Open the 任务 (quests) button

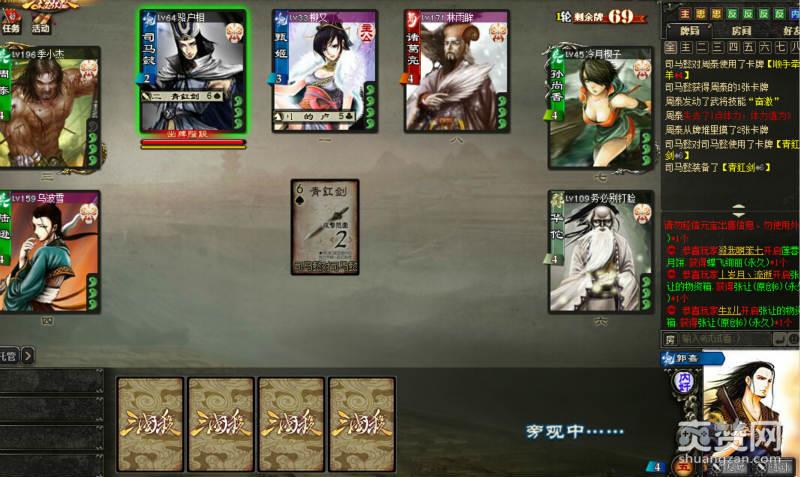(12, 29)
